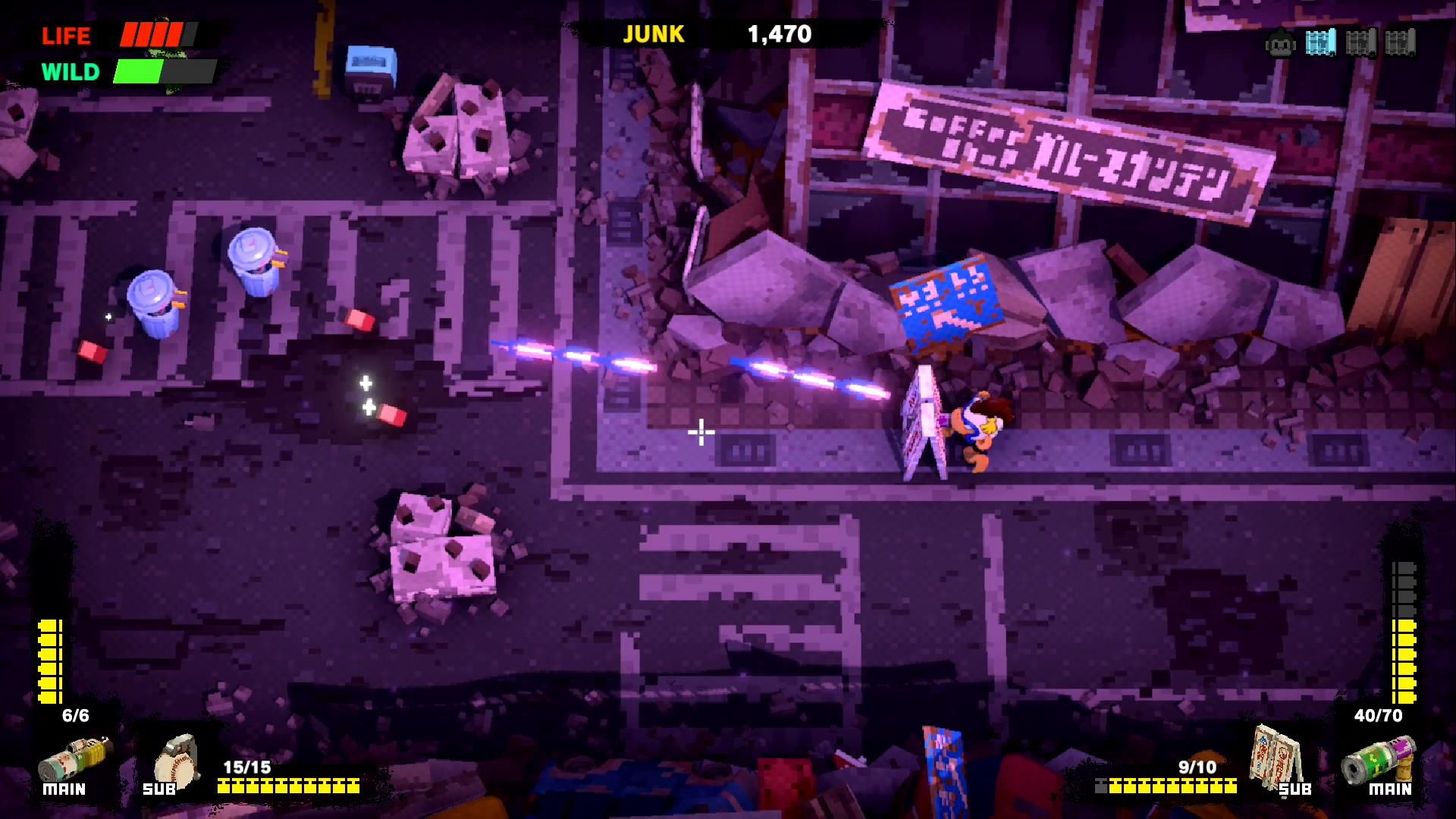Viewport: 1456px width, 819px height.
Task: Click the grey monkey face icon
Action: tap(1280, 44)
